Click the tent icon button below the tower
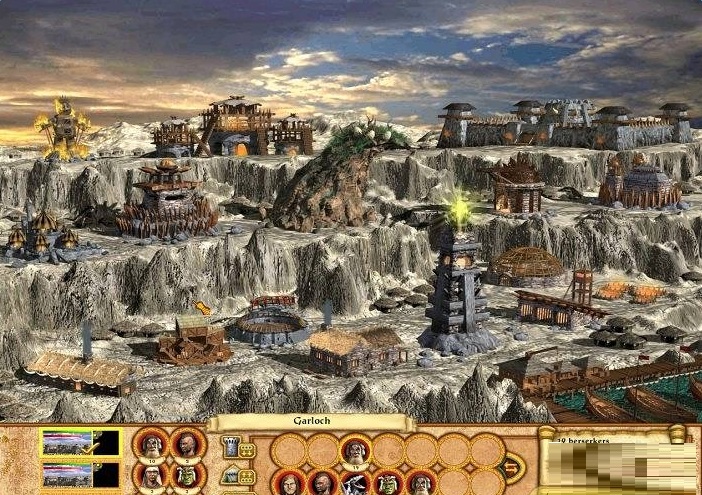Image resolution: width=702 pixels, height=495 pixels. 229,475
